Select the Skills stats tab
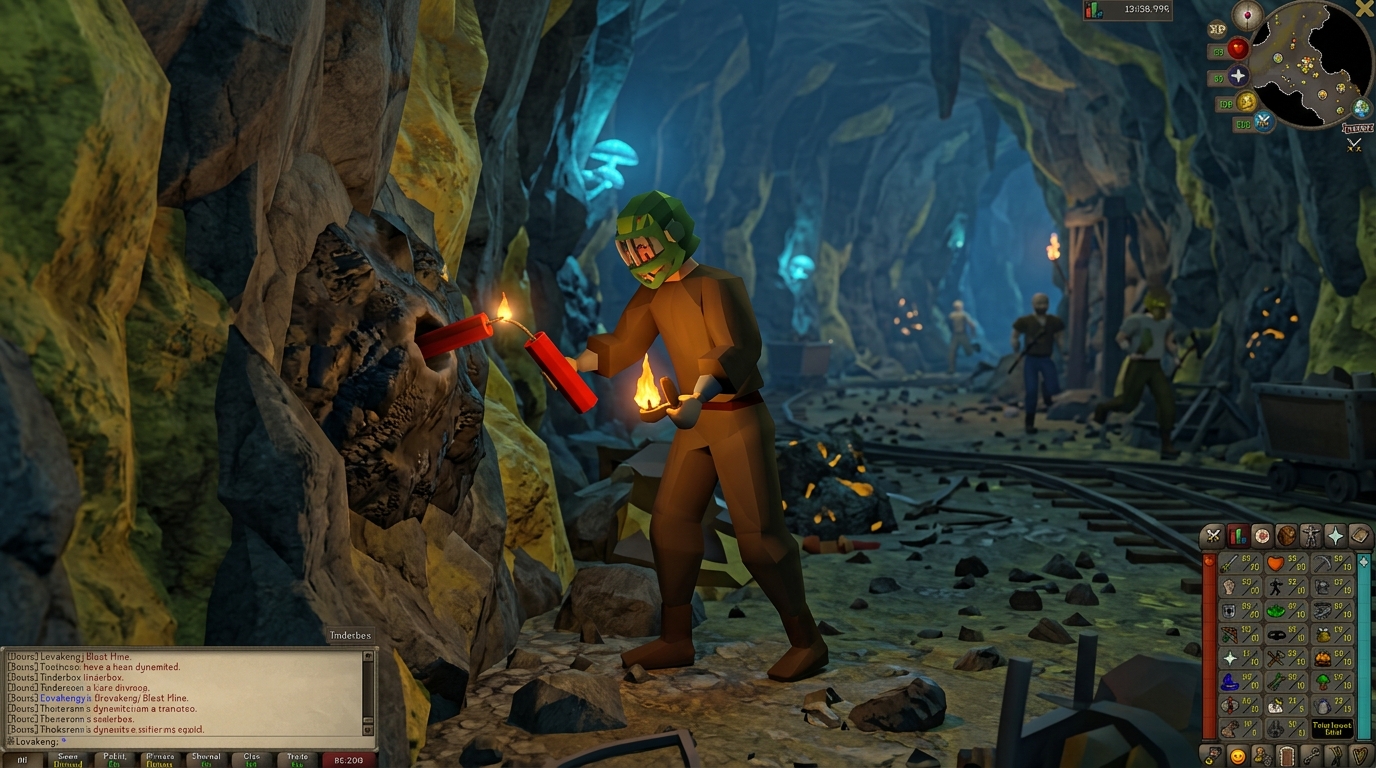This screenshot has width=1376, height=768. (x=1238, y=535)
